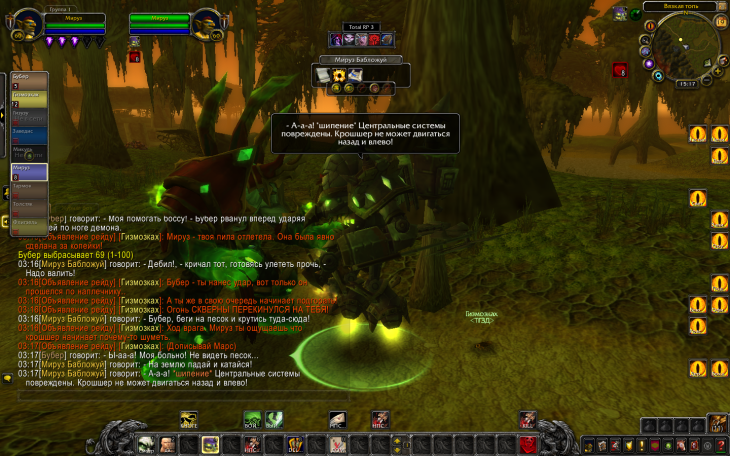
Task: Activate the yellow-bordered action bar ability
Action: click(x=211, y=444)
